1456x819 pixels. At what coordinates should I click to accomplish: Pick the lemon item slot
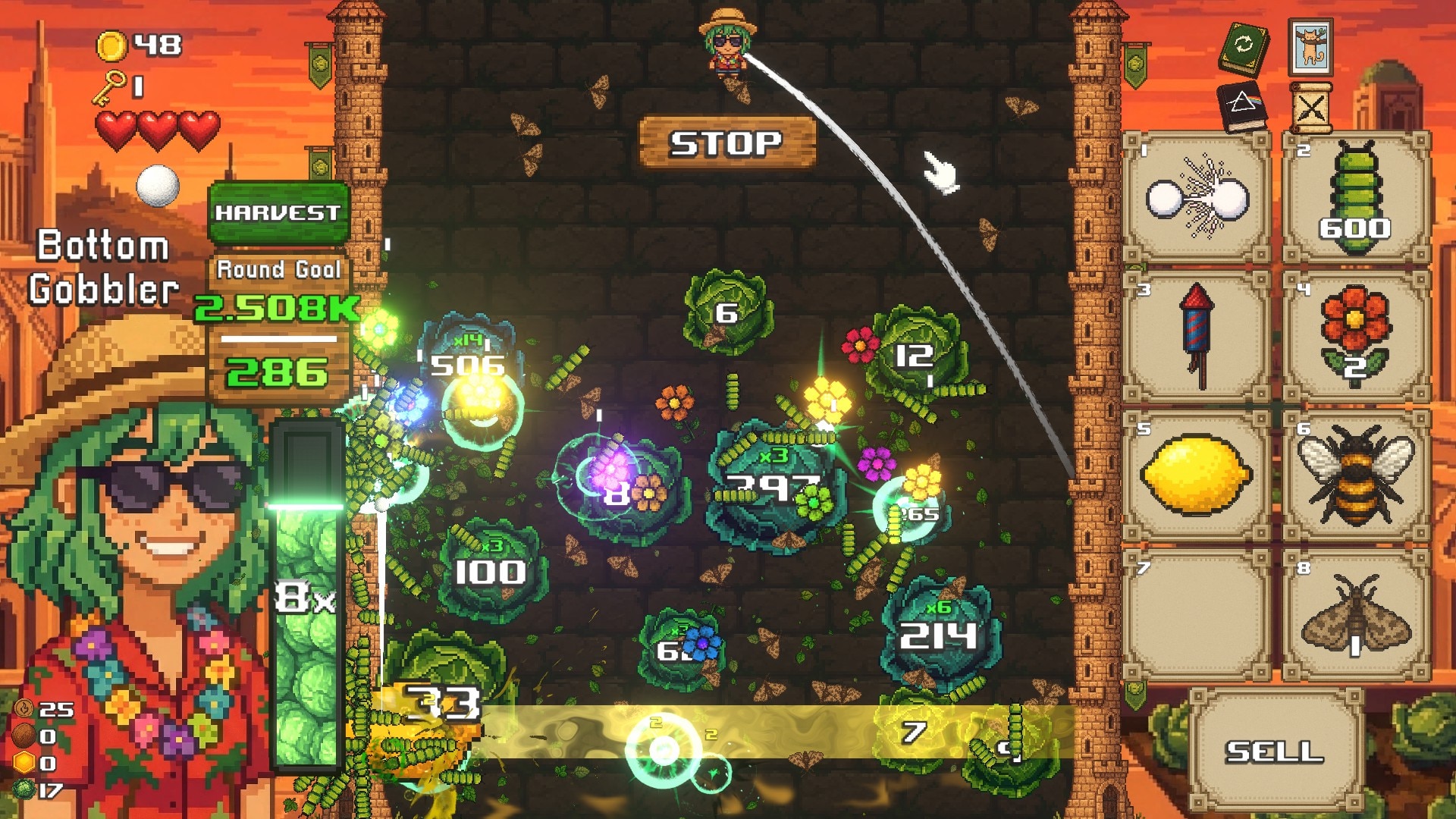[1197, 476]
